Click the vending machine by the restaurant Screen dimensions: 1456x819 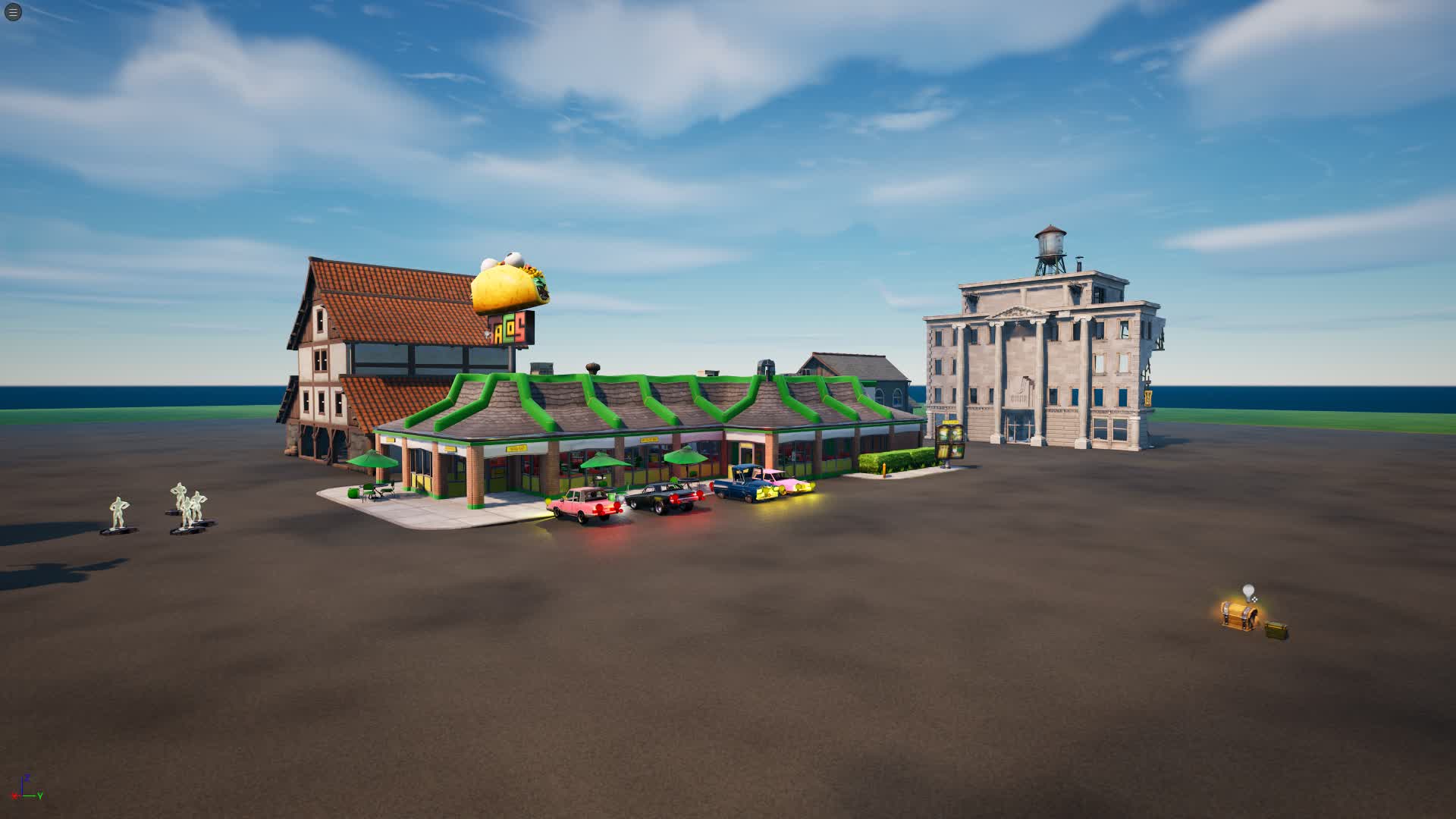tap(950, 441)
